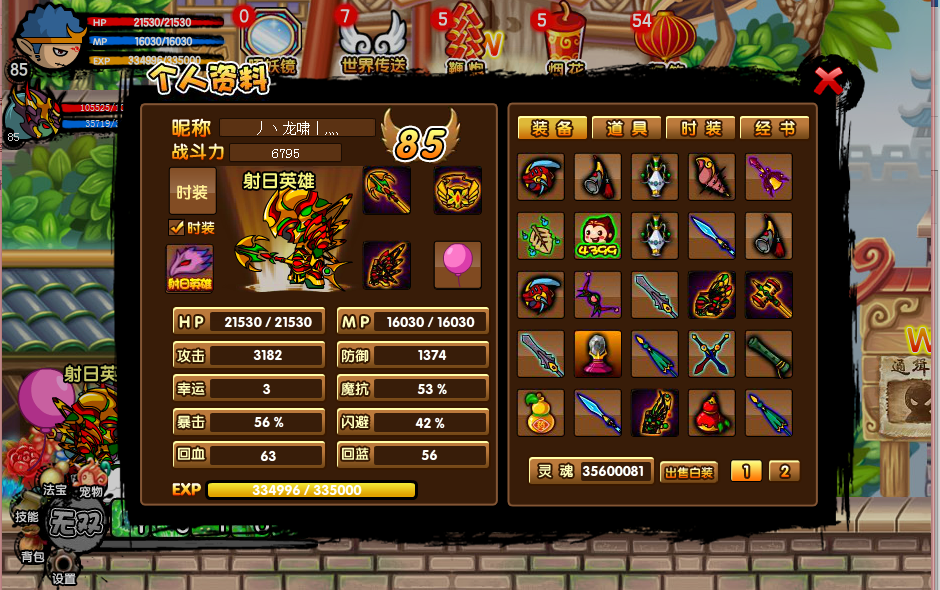Select the crystal ball item slot

(x=598, y=354)
